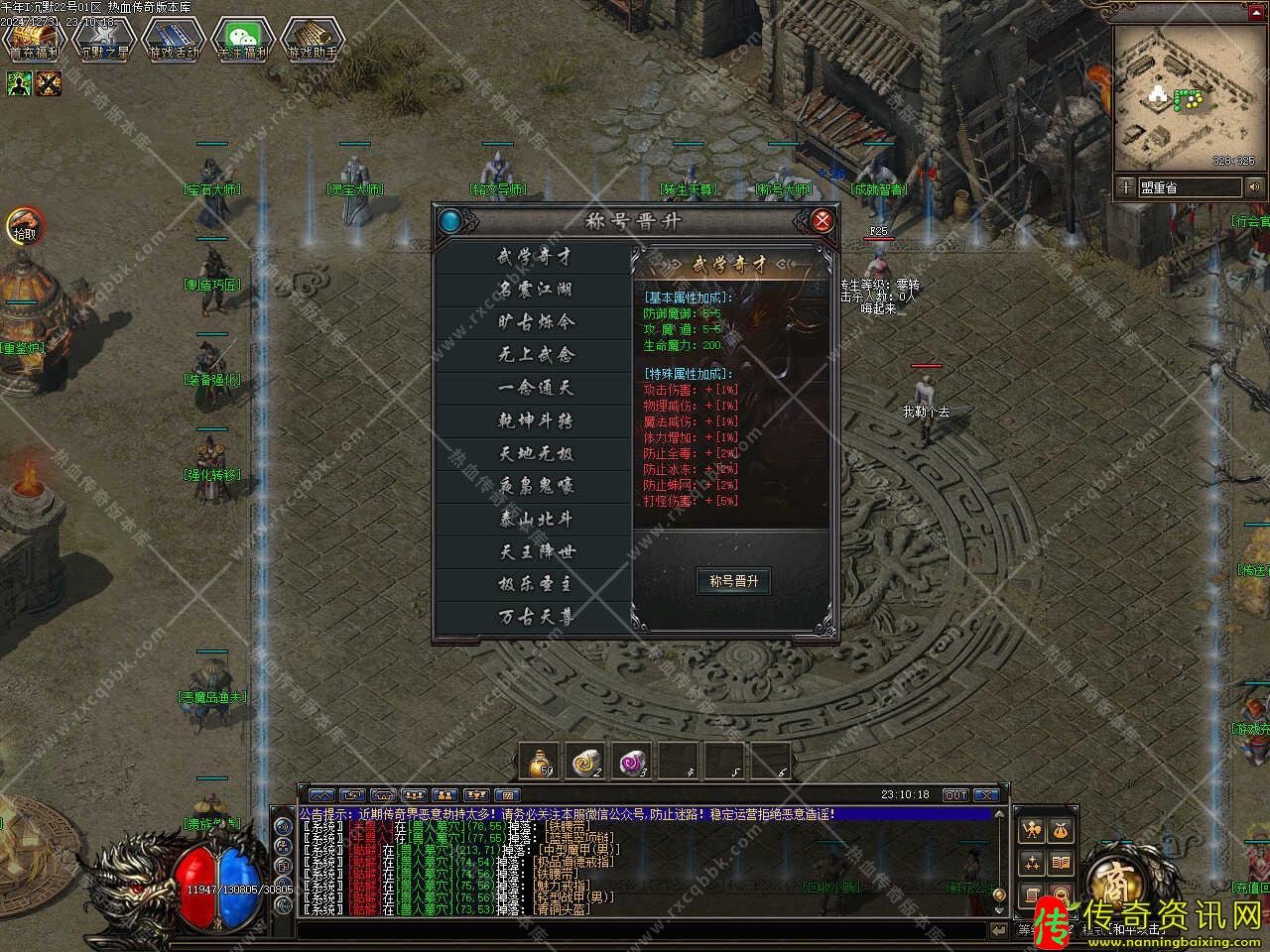Click the OUT button above chat
The height and width of the screenshot is (952, 1270).
point(954,795)
